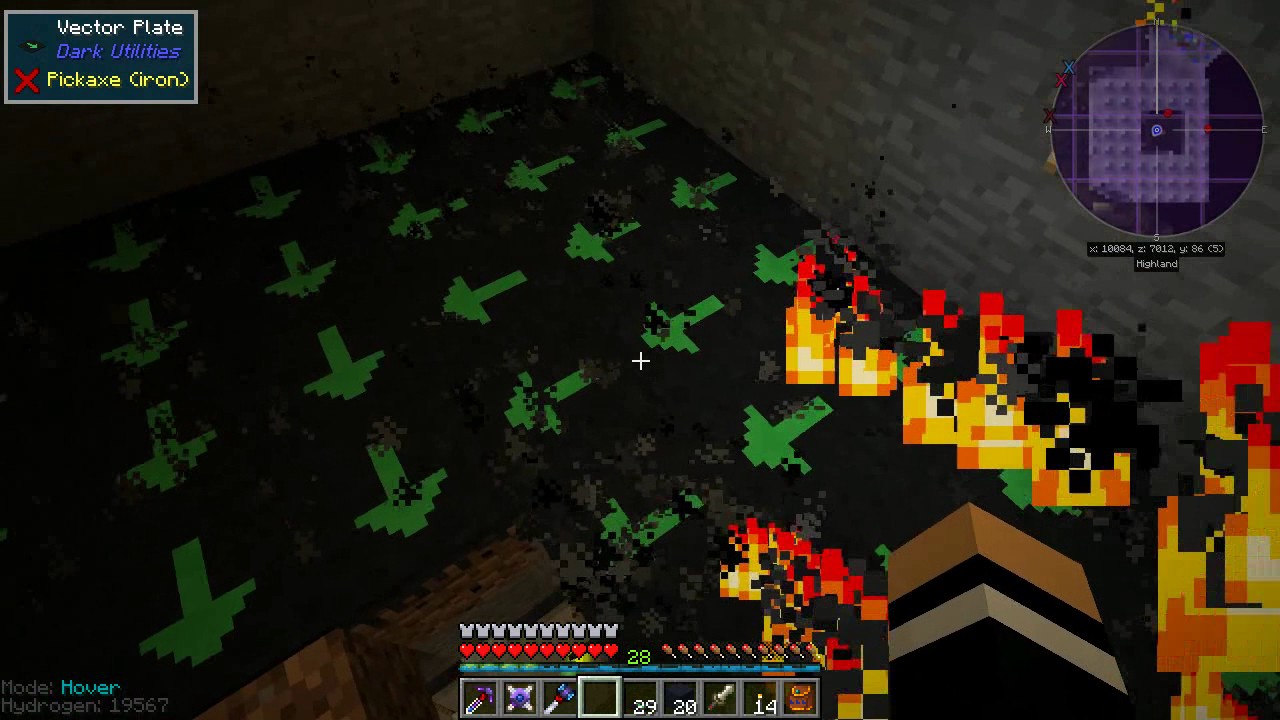
Task: Click the Highland biome label under the minimap
Action: click(1157, 263)
